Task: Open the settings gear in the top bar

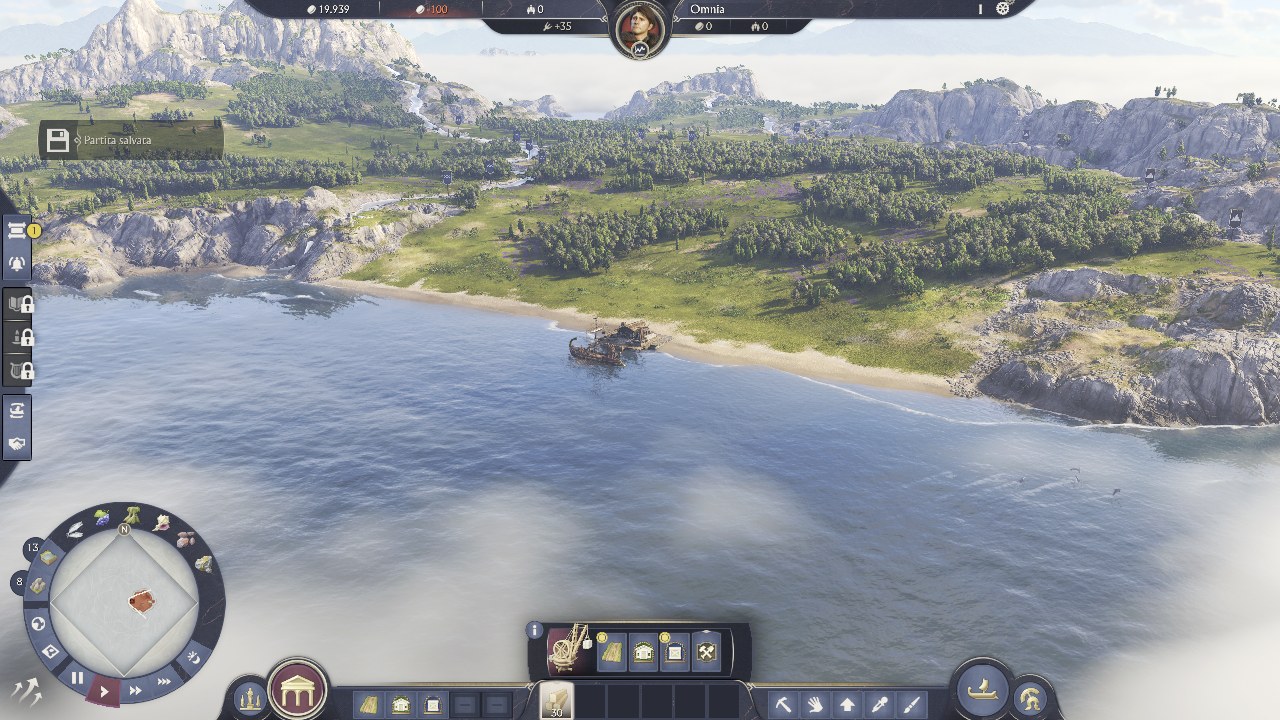Action: coord(1003,9)
